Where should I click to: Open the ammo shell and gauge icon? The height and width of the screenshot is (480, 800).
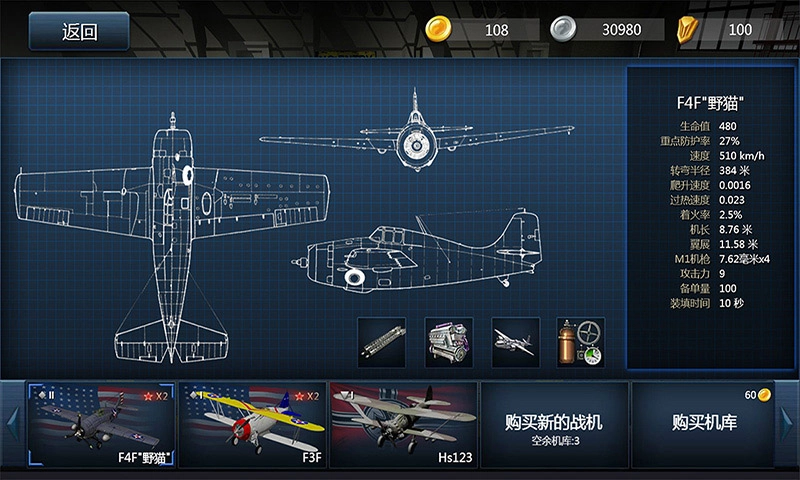[581, 342]
